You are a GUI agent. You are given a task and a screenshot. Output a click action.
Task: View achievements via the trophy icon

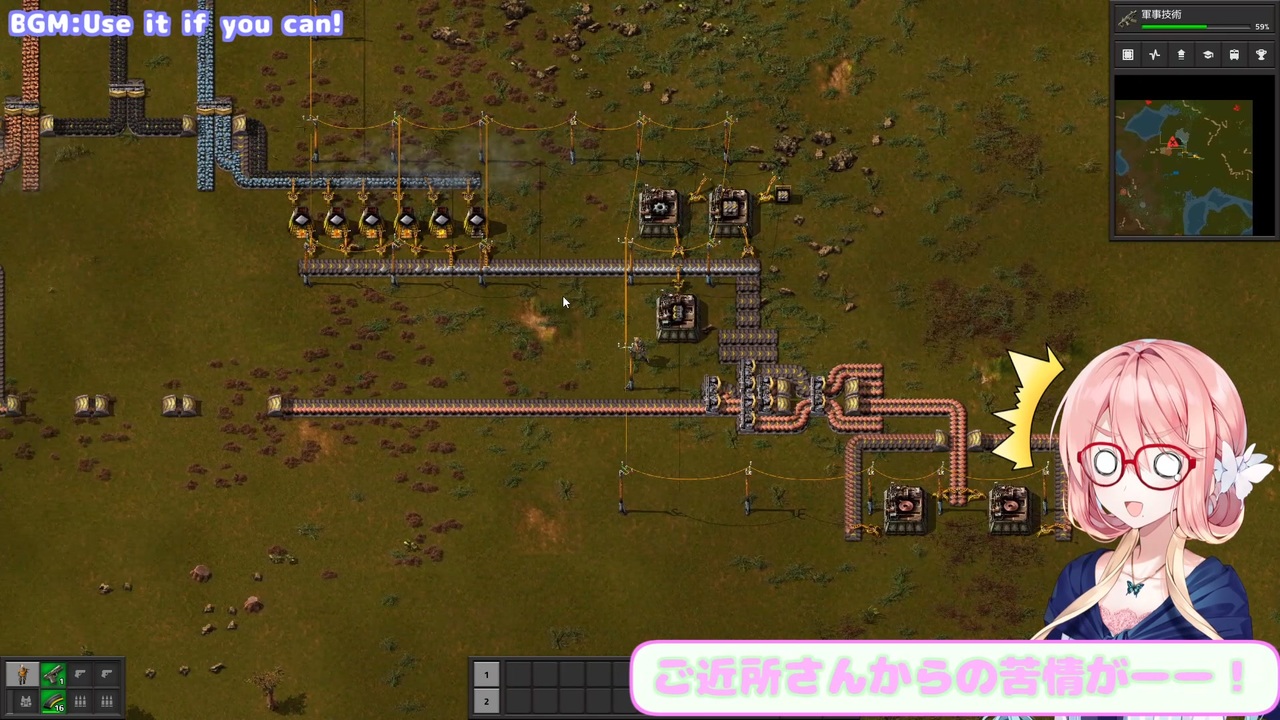[x=1261, y=55]
